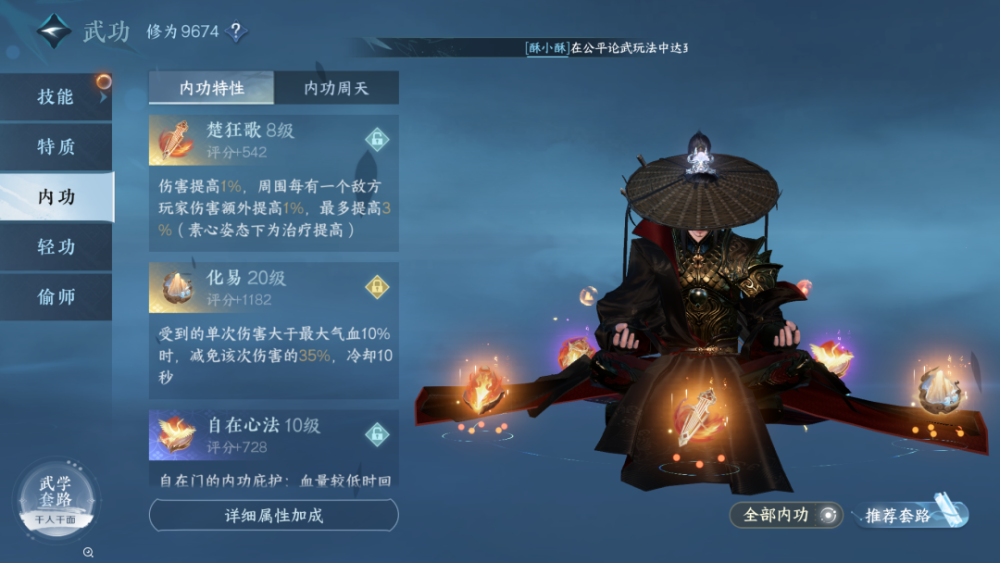
Task: Select the 内功 side menu tab
Action: (56, 197)
